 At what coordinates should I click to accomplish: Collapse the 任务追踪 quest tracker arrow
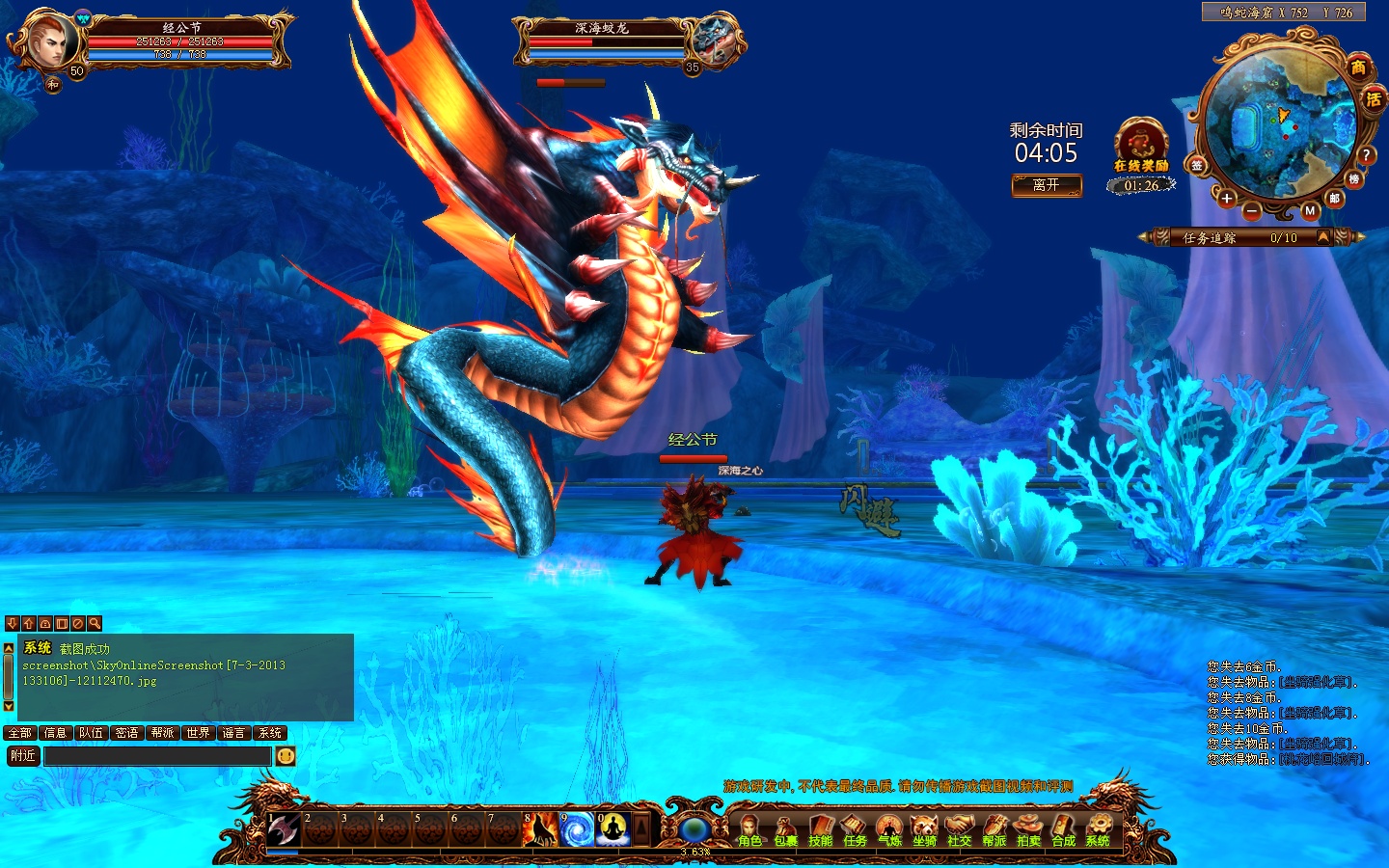click(1323, 237)
